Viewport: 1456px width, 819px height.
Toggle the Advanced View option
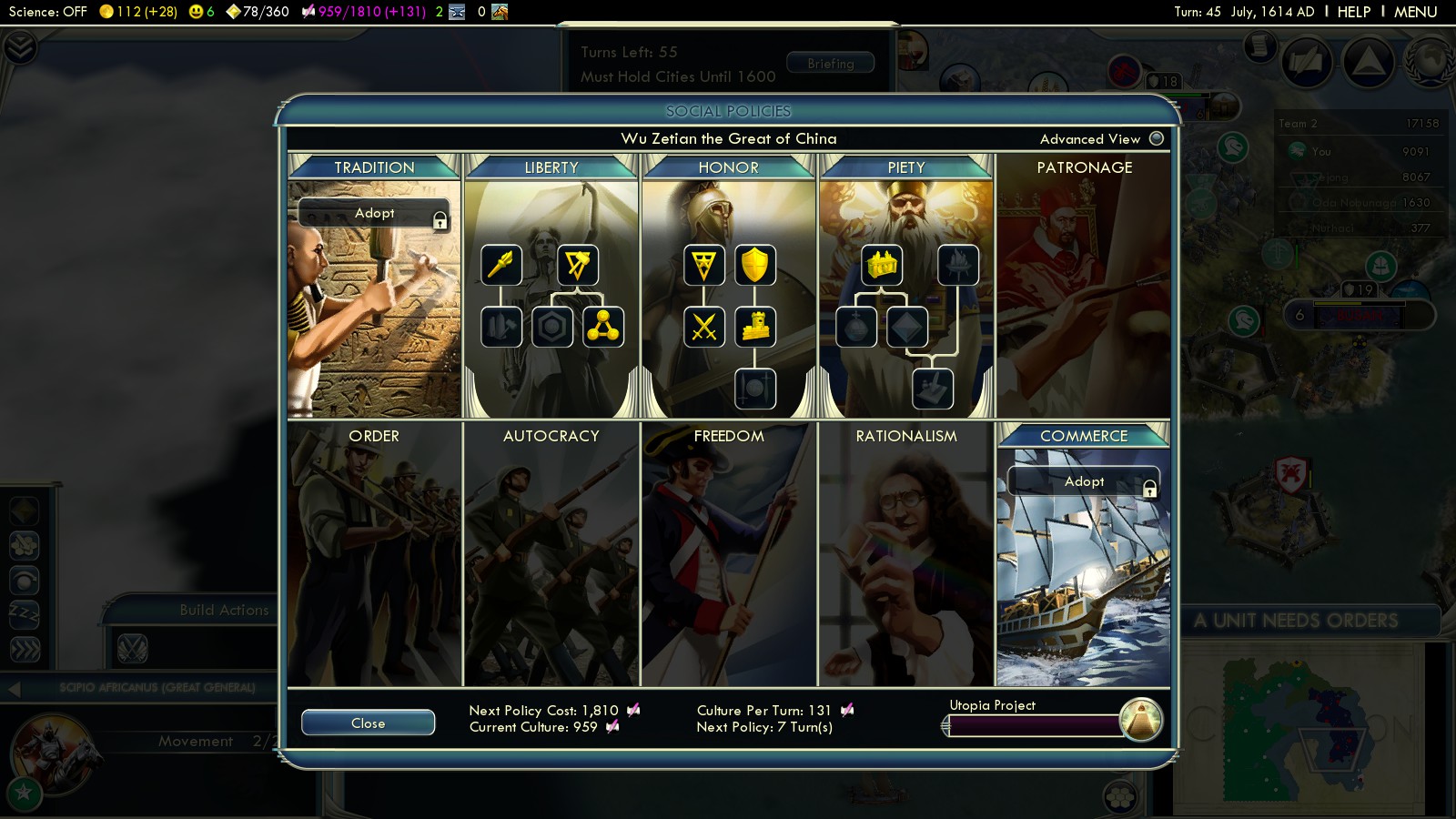click(x=1157, y=138)
